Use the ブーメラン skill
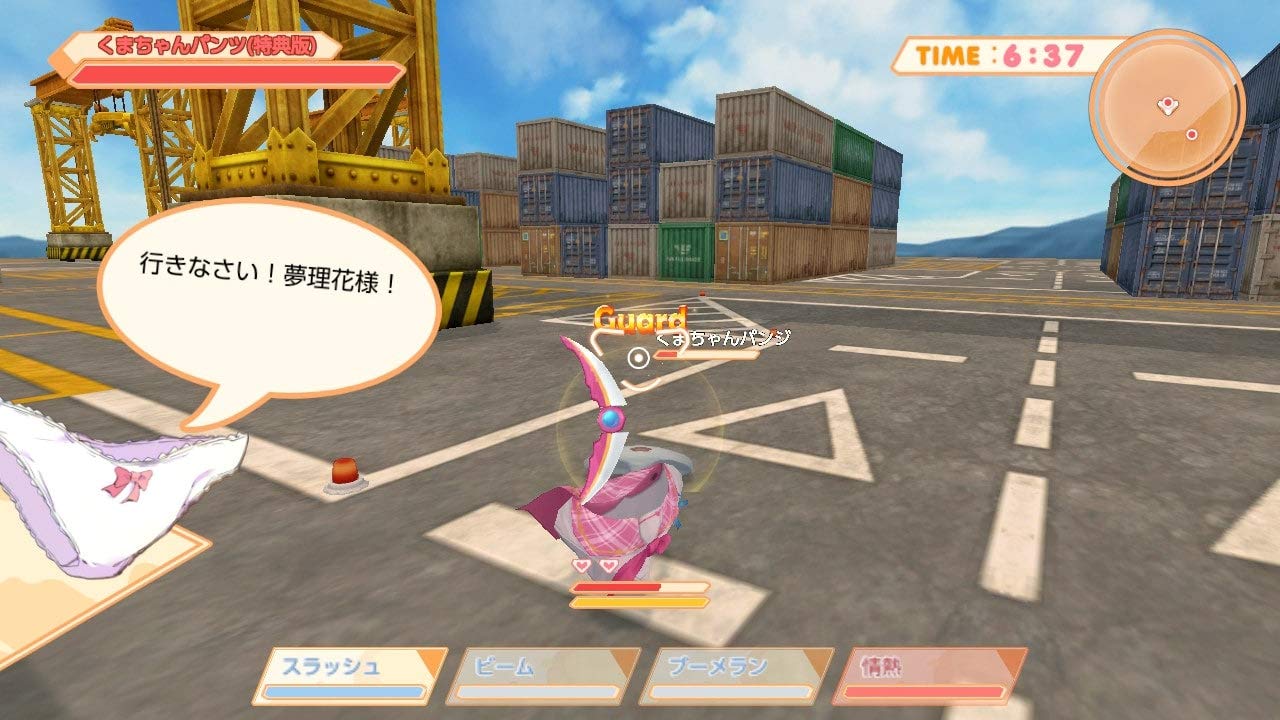Image resolution: width=1280 pixels, height=720 pixels. coord(736,676)
